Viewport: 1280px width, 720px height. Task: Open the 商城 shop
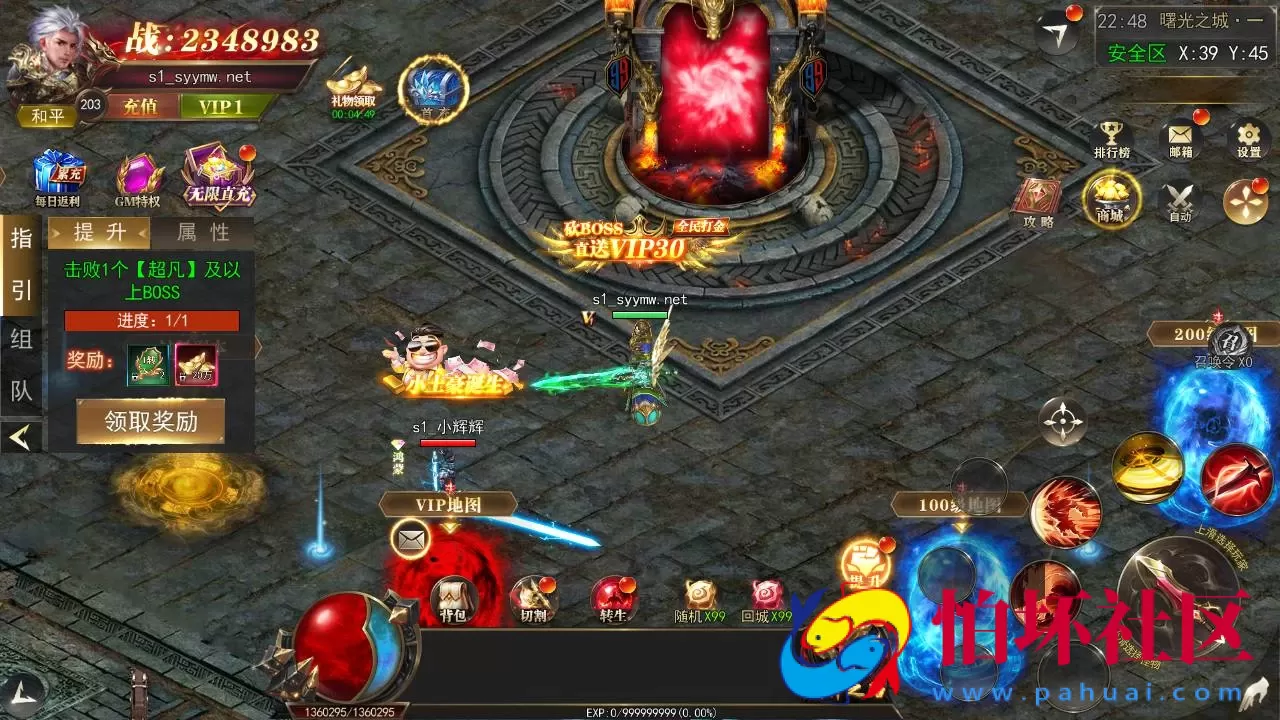[1110, 197]
